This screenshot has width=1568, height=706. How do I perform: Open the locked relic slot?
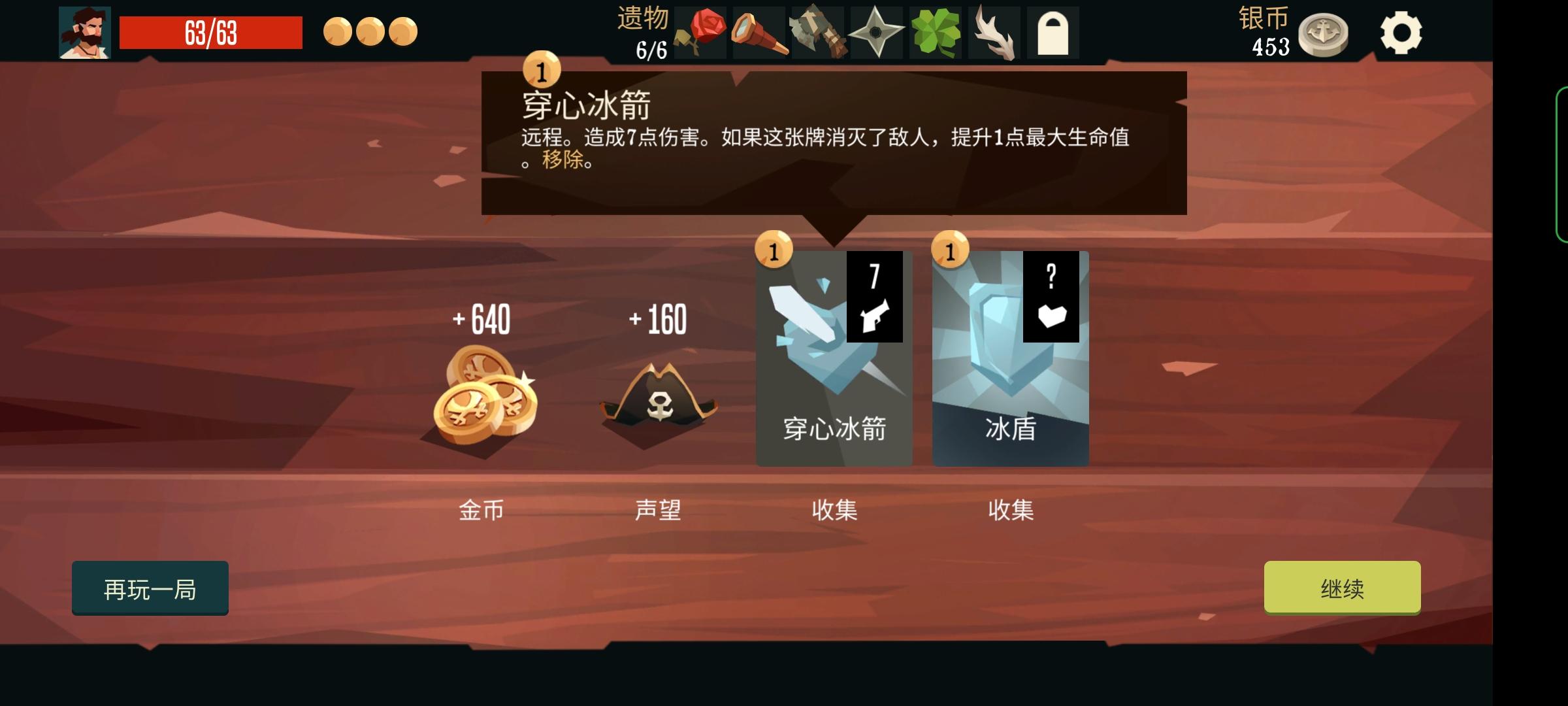(1052, 30)
